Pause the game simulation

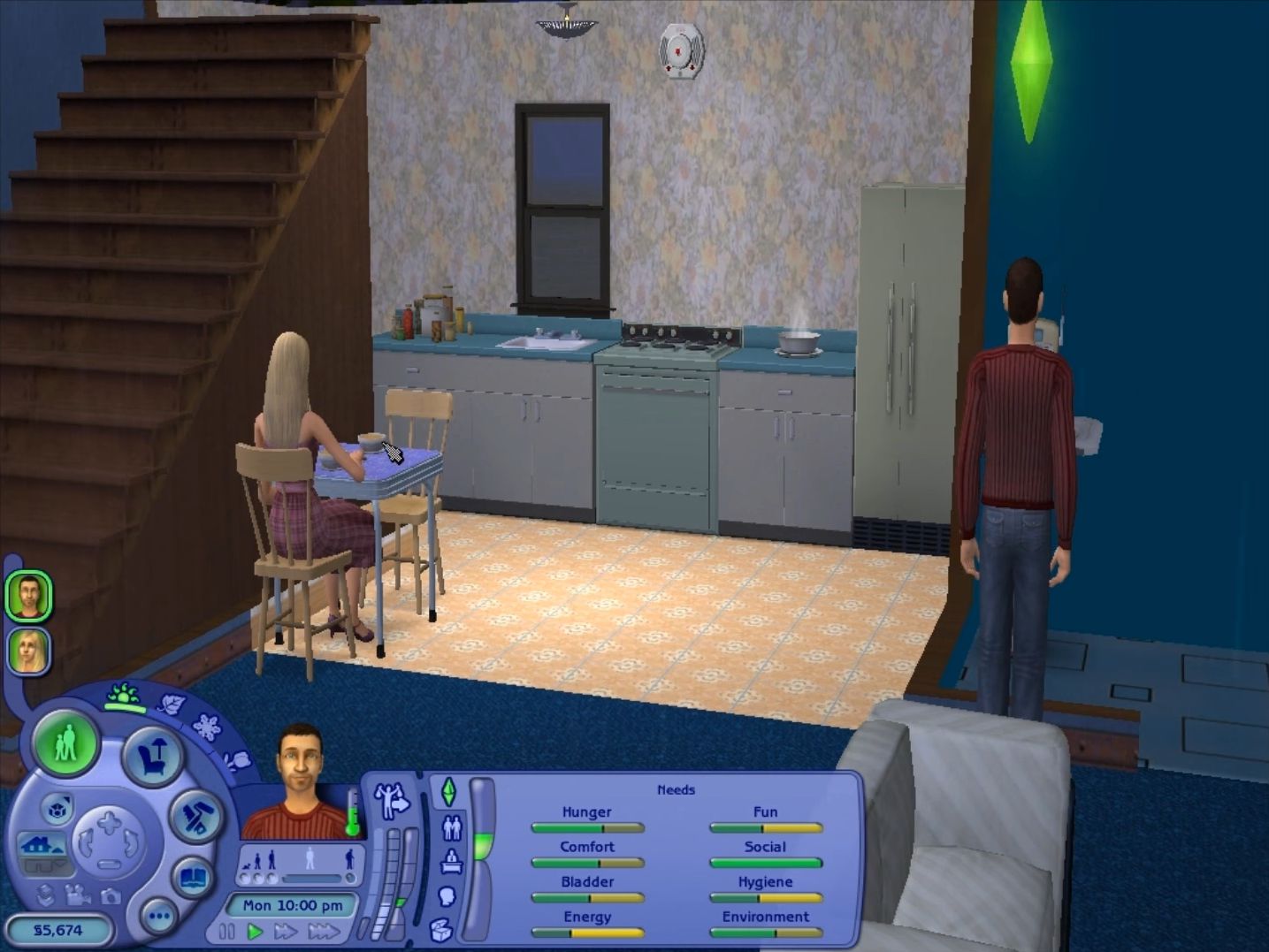pos(228,931)
